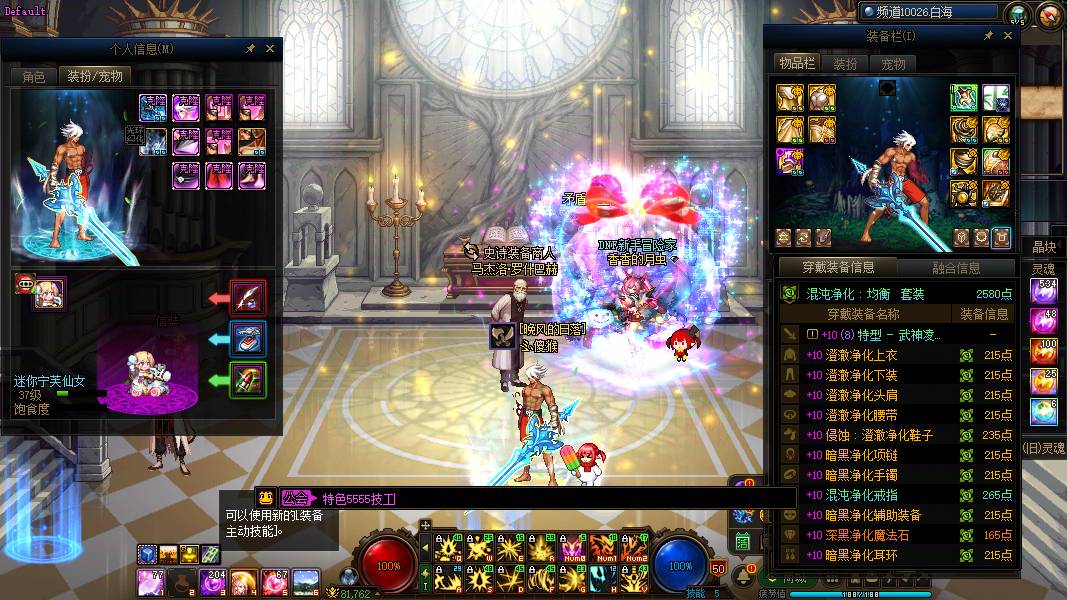Select the 穿戴装备信息 worn equipment tab
The width and height of the screenshot is (1067, 600).
838,268
